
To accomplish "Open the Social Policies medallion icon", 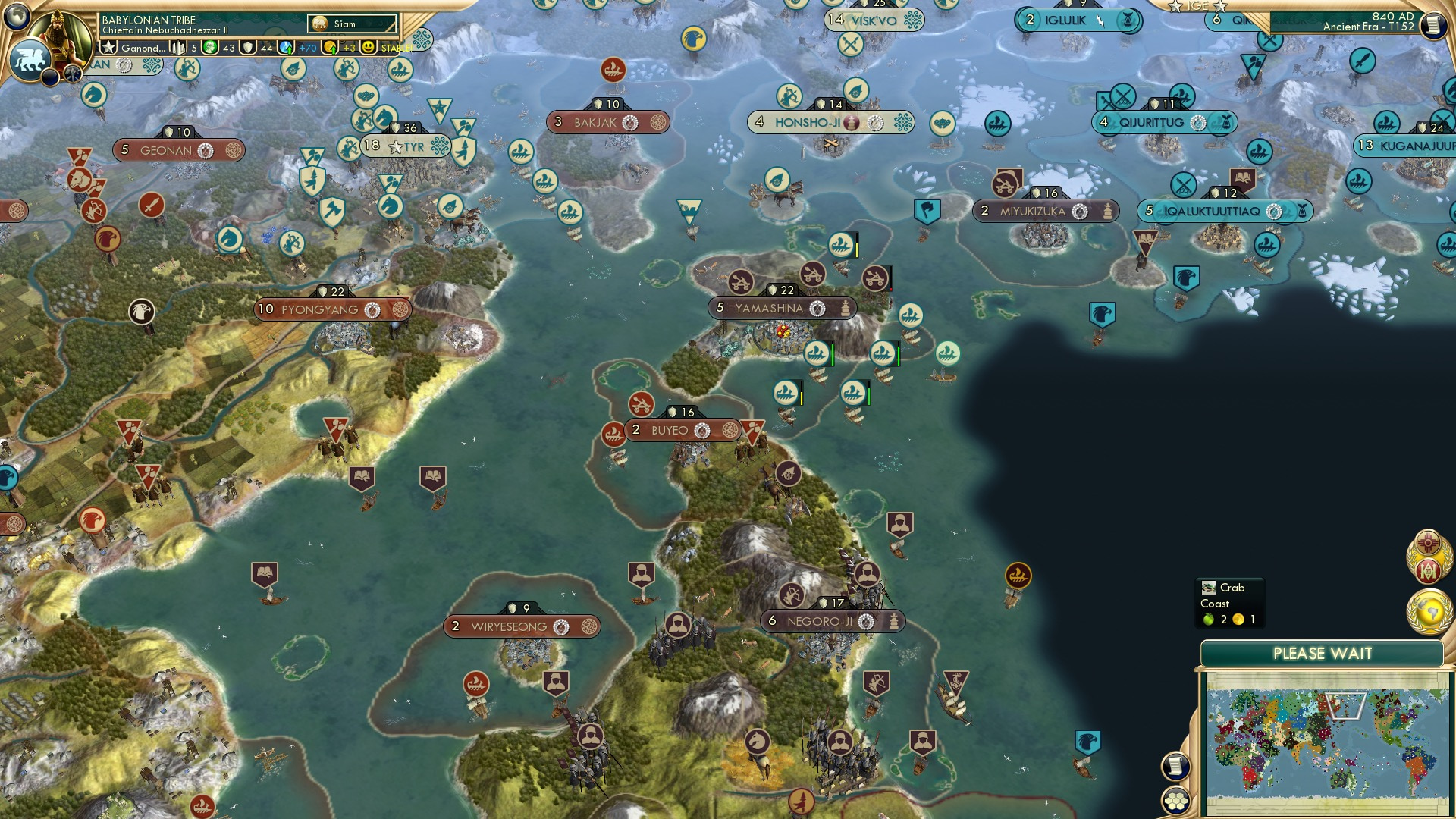I will (1426, 542).
